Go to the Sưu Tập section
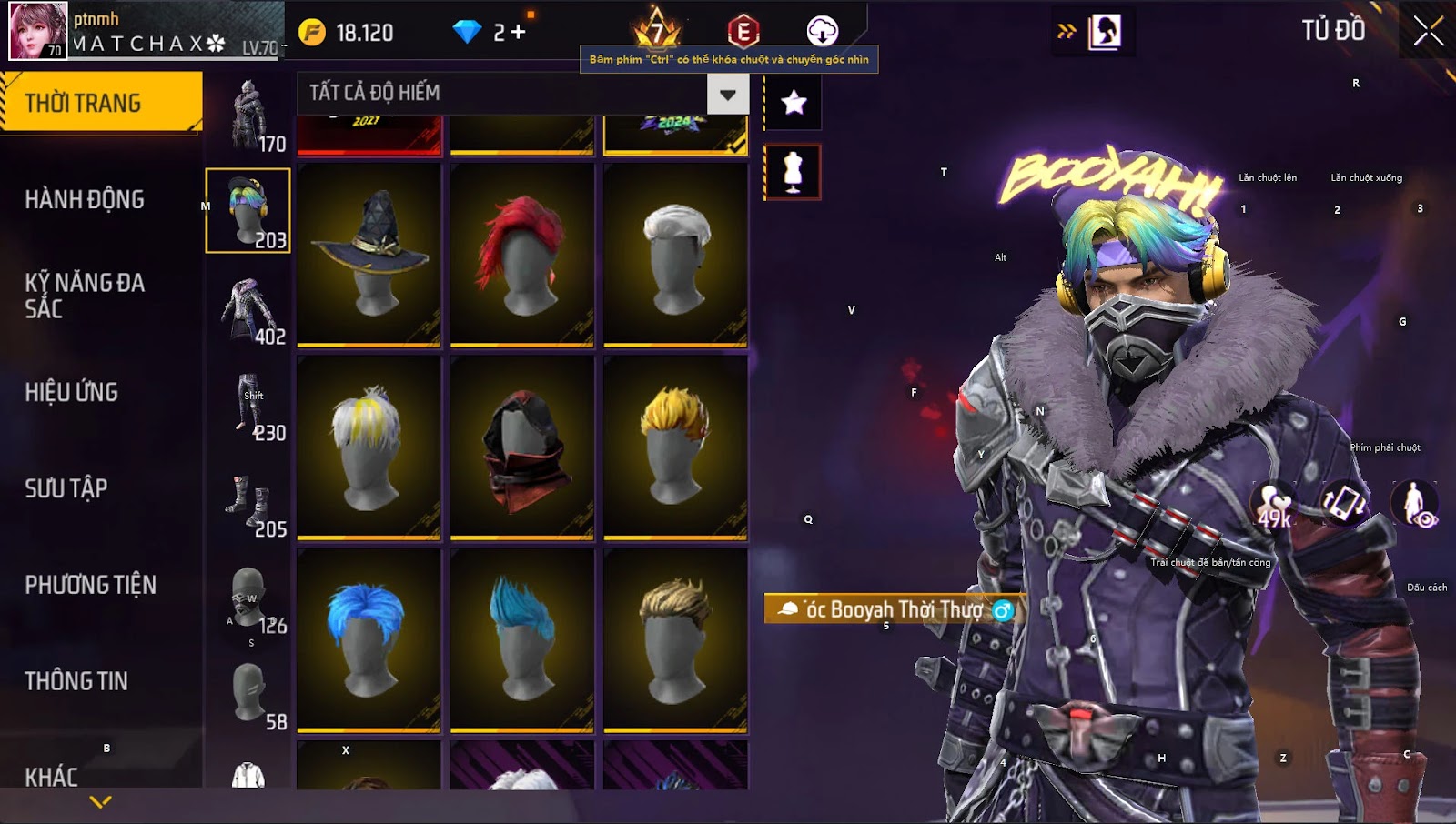This screenshot has width=1456, height=824. click(x=66, y=488)
